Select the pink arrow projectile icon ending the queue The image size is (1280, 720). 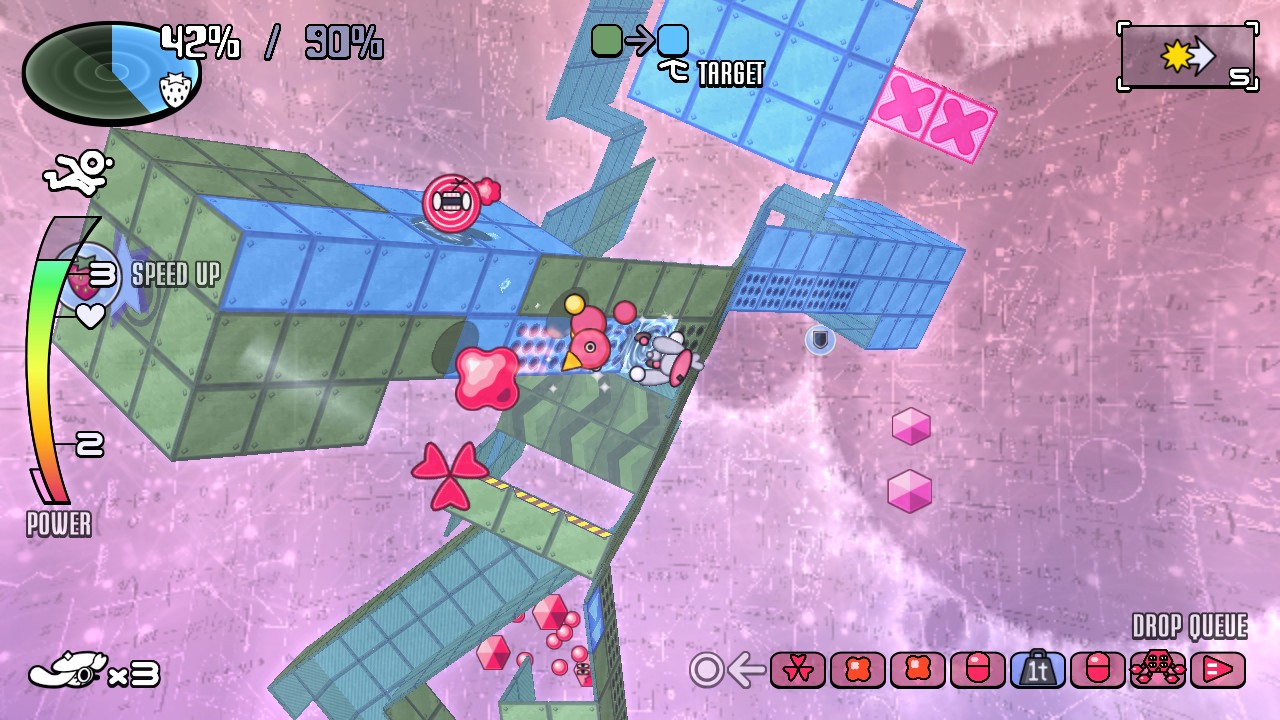point(1214,670)
